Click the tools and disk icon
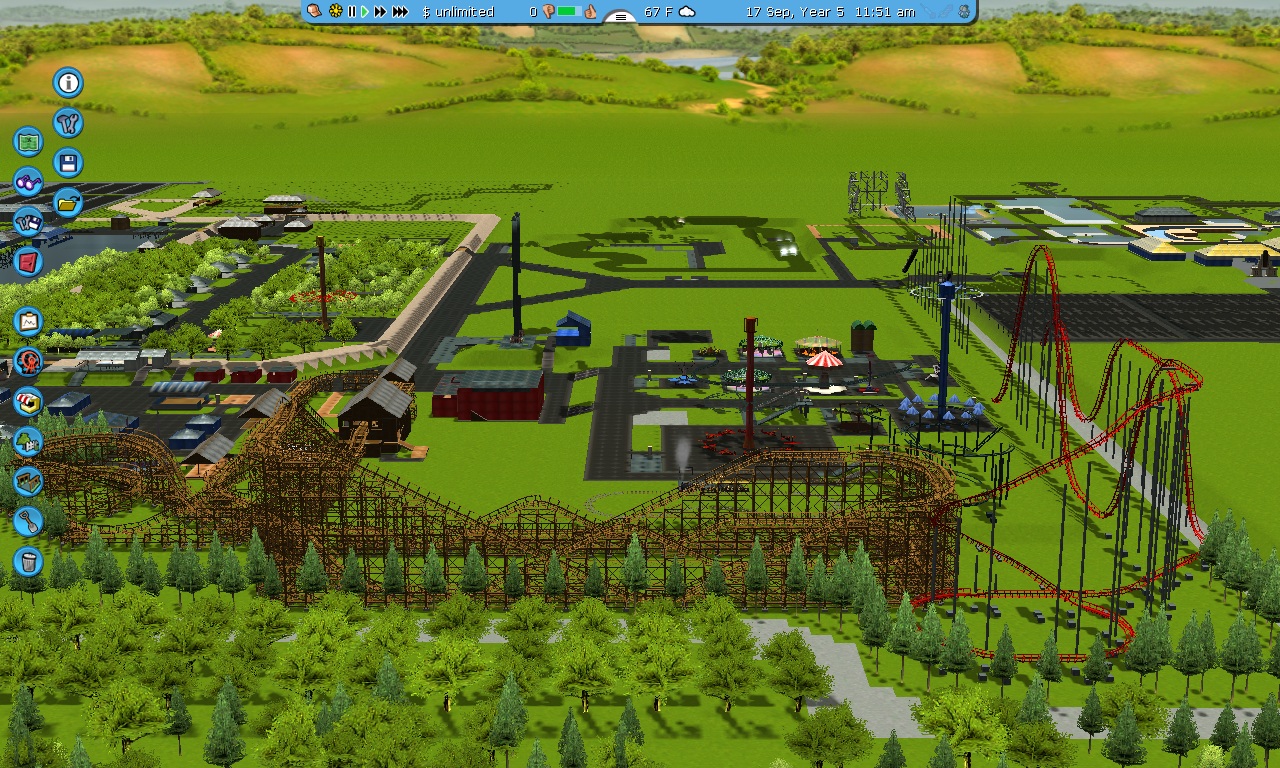The width and height of the screenshot is (1280, 768). click(x=28, y=221)
